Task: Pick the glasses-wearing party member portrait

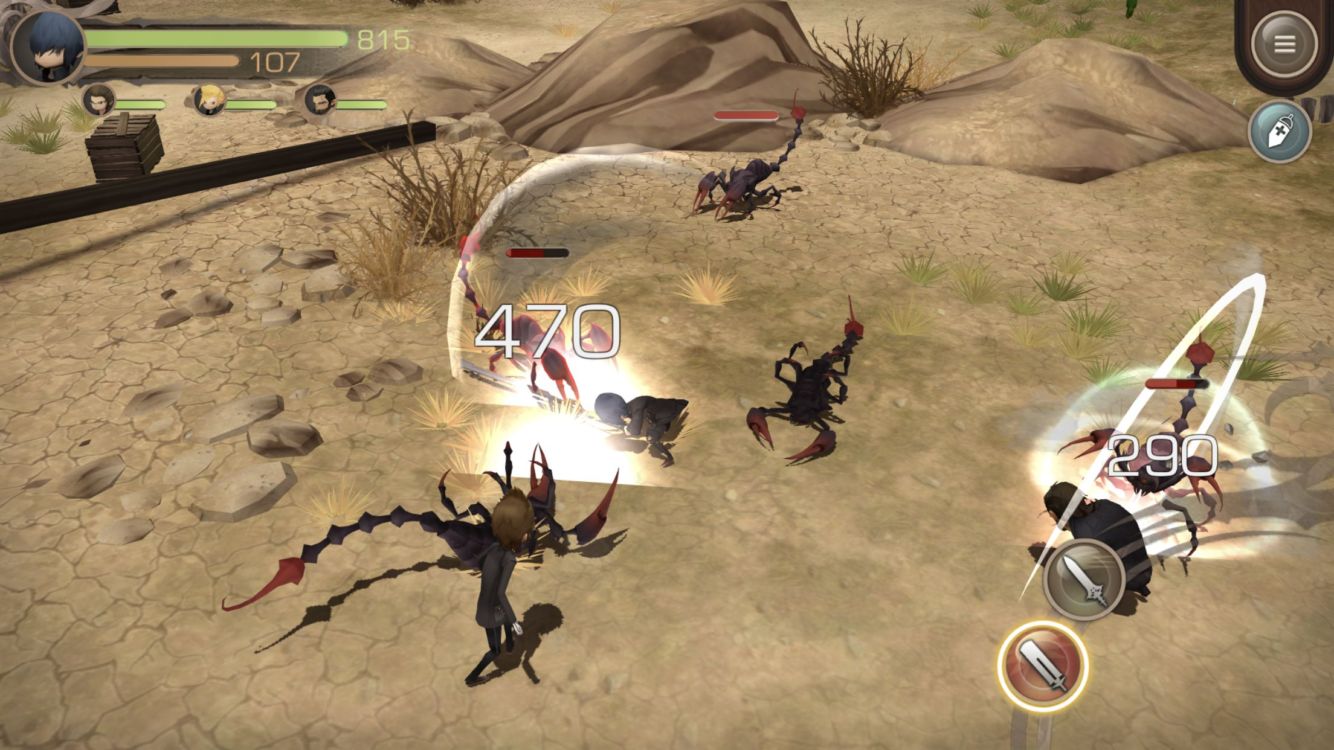Action: pos(98,100)
